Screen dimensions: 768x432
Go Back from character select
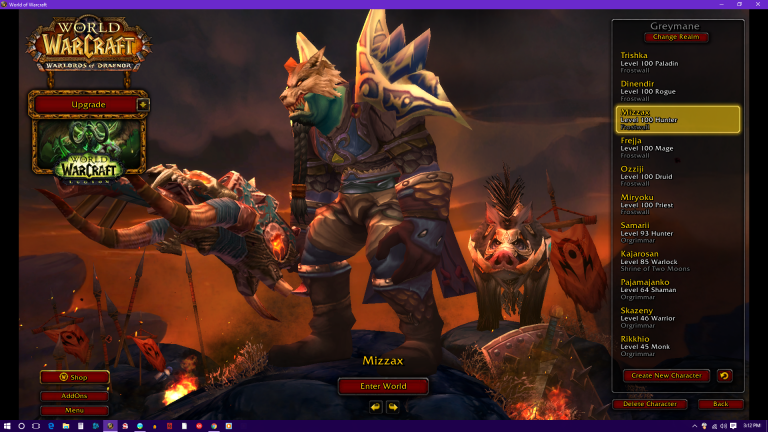pos(714,404)
